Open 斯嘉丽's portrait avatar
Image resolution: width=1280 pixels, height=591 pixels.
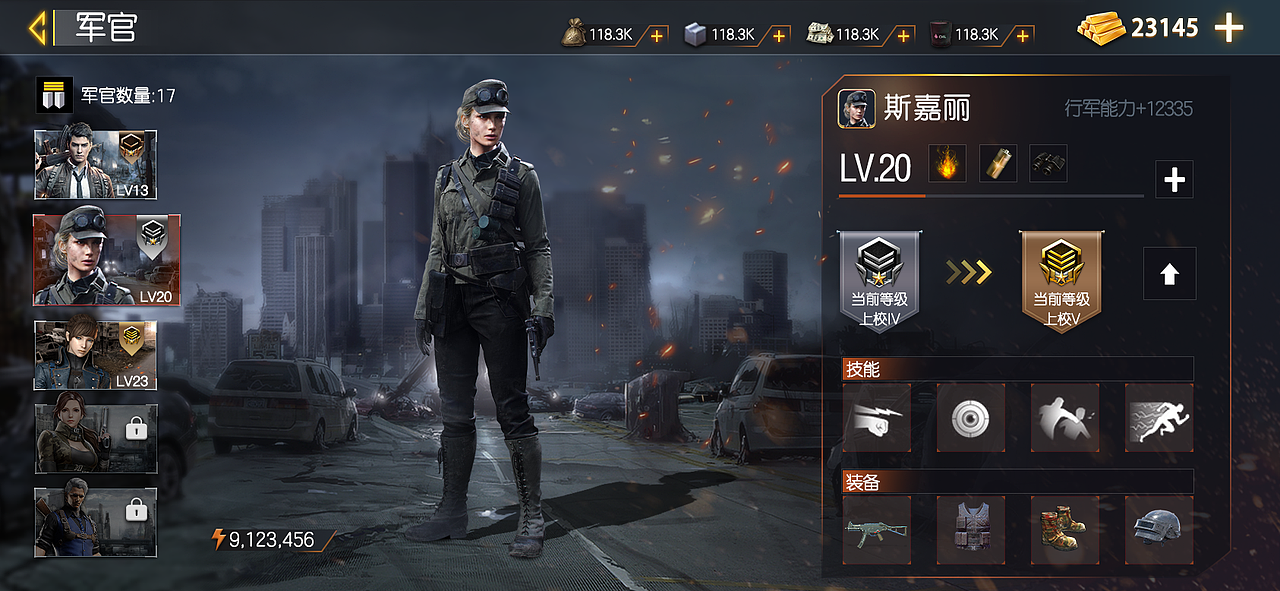click(857, 108)
